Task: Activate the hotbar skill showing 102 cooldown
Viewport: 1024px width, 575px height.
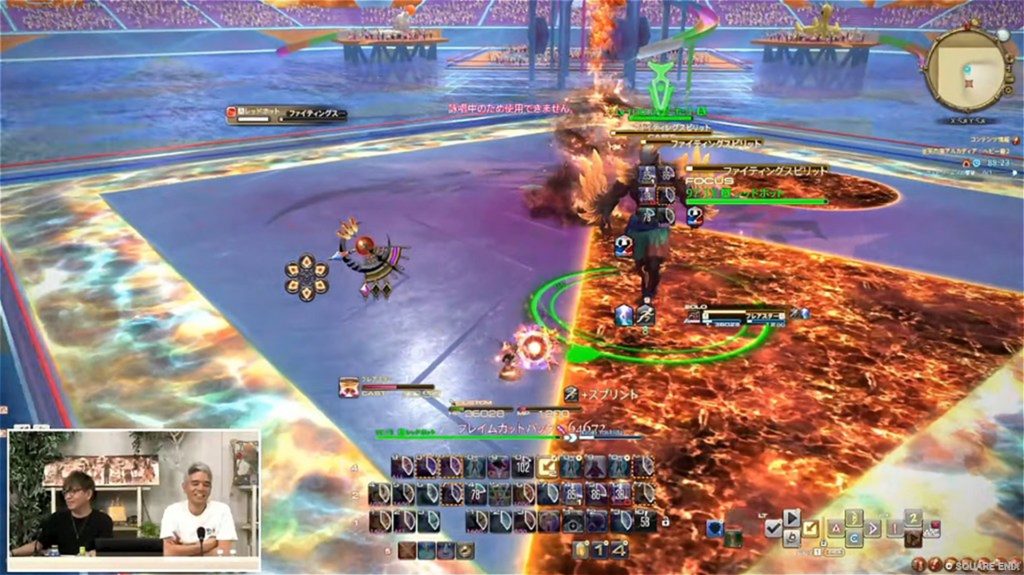Action: coord(522,467)
